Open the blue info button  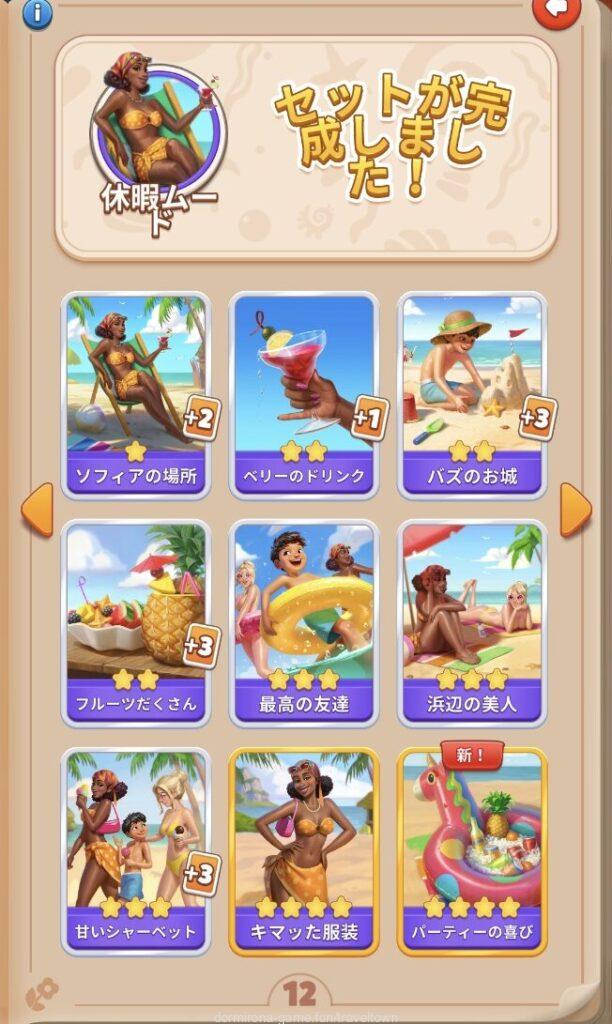(37, 13)
